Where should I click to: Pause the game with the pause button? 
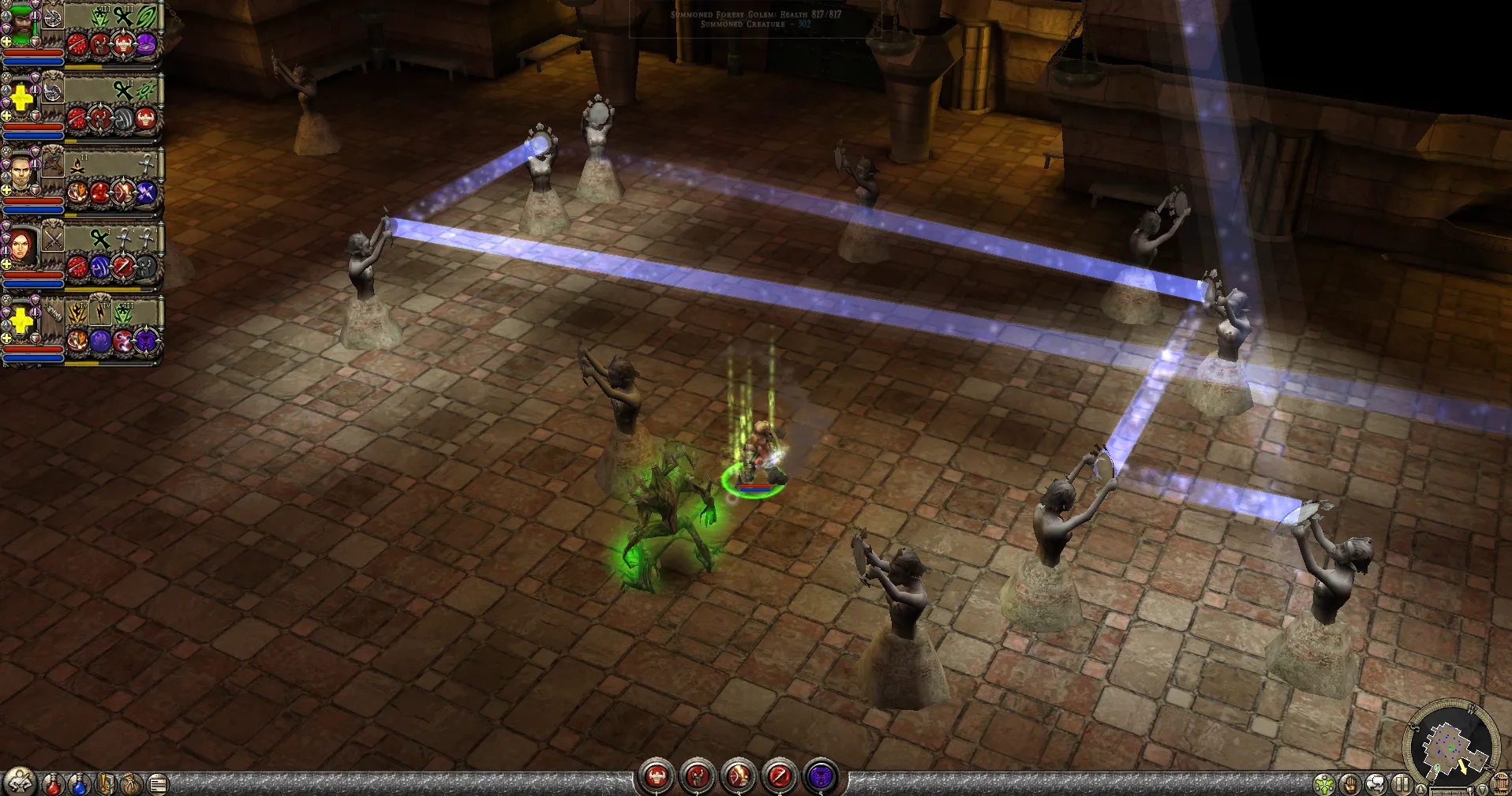pyautogui.click(x=1402, y=785)
